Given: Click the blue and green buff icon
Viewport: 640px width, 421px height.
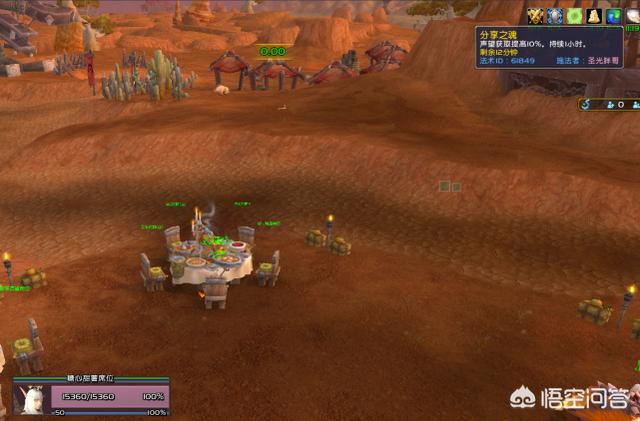Looking at the screenshot, I should tap(612, 15).
